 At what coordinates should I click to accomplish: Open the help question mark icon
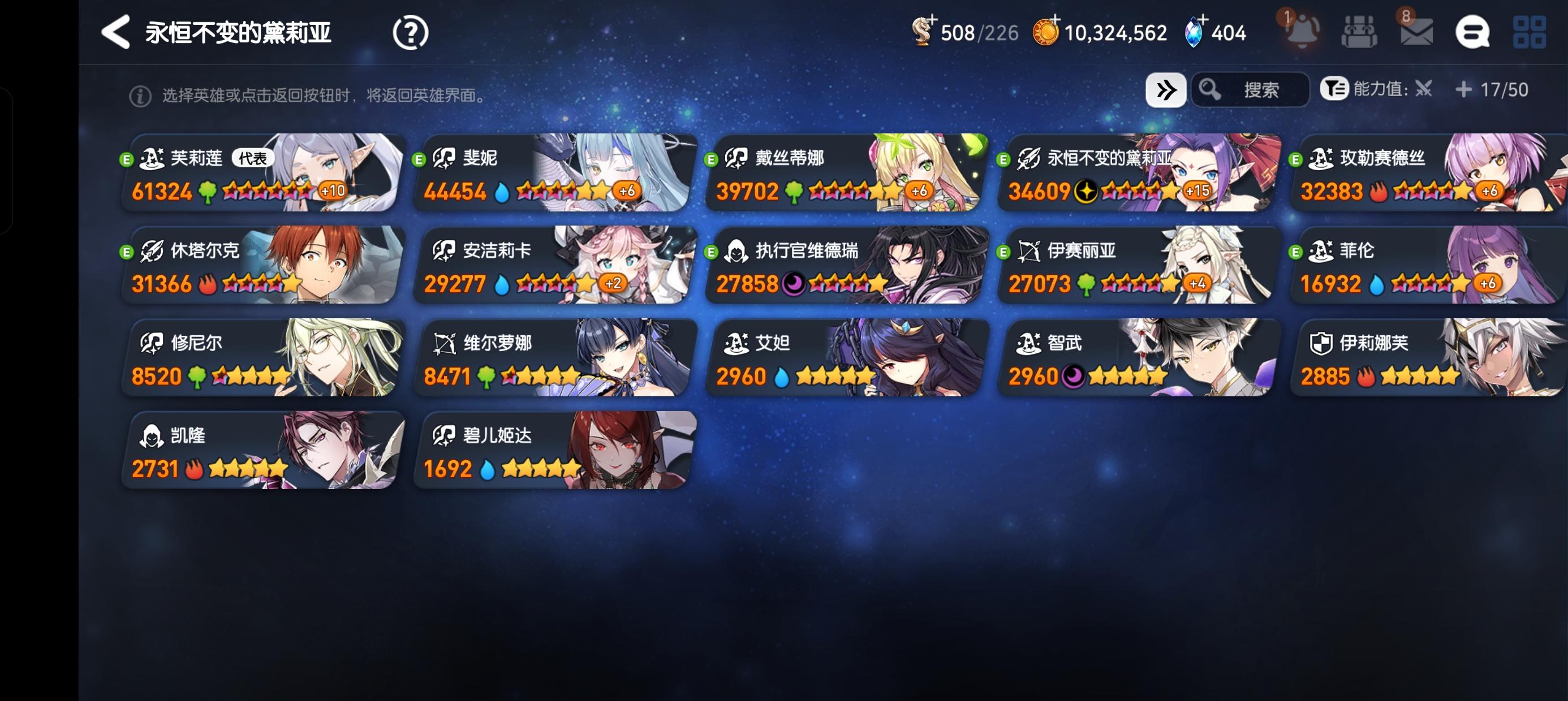411,33
